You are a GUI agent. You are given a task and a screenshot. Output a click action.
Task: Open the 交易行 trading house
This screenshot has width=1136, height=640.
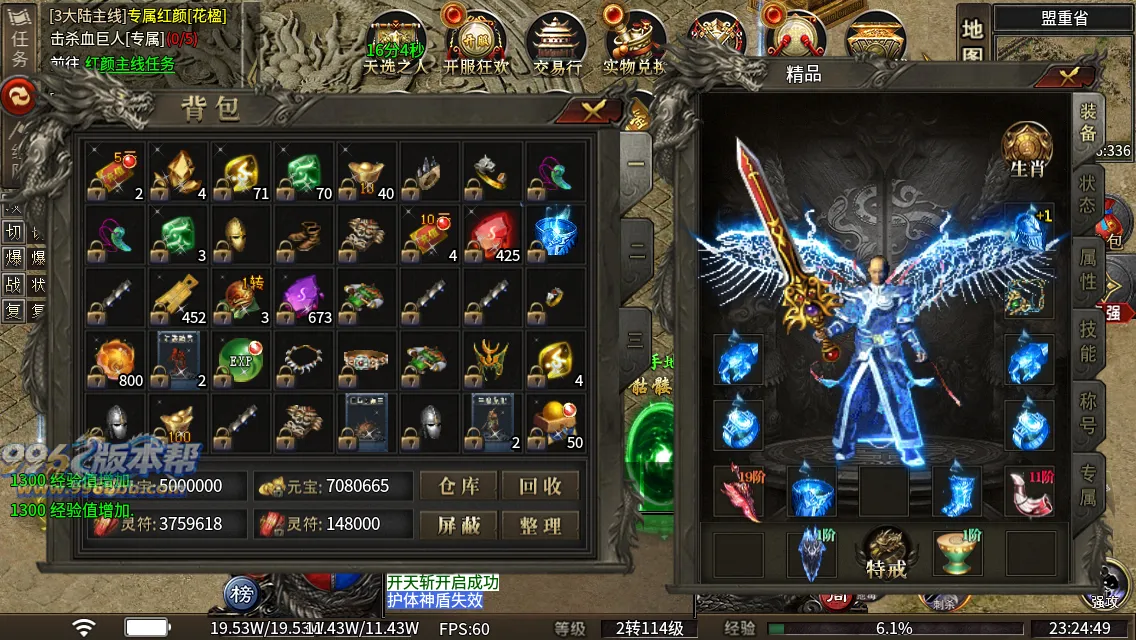(557, 45)
